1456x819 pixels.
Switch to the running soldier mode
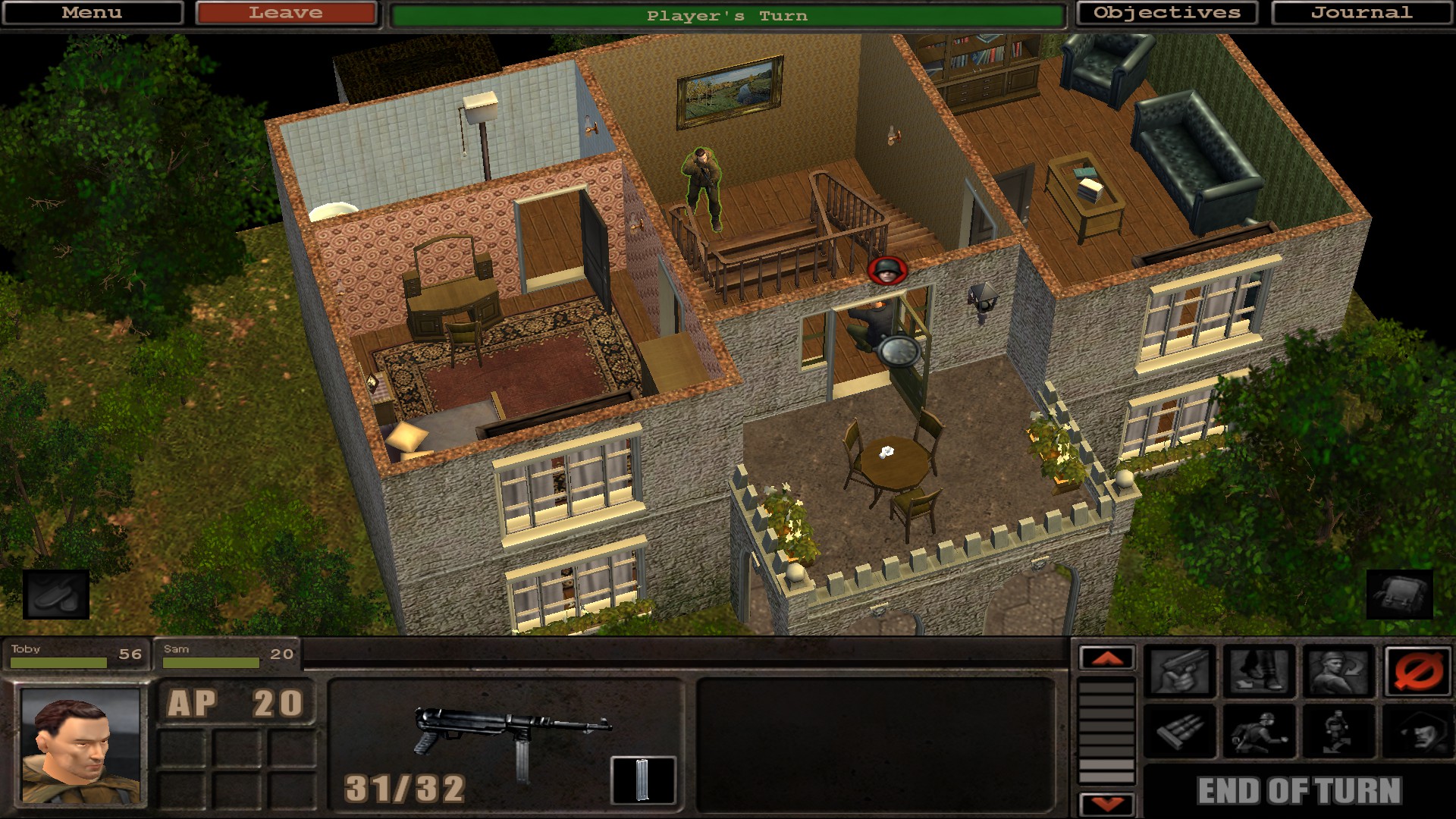tap(1259, 732)
